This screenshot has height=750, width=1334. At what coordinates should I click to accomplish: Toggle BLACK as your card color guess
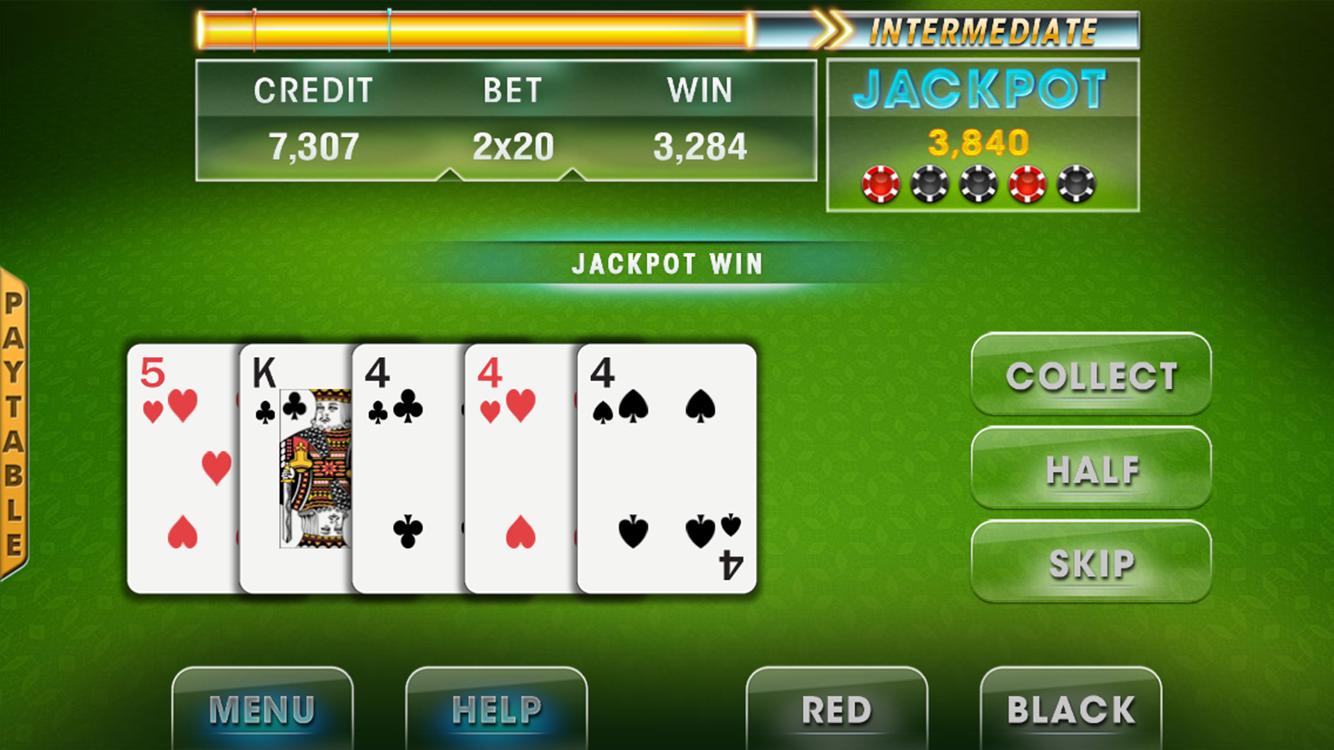pyautogui.click(x=1072, y=710)
